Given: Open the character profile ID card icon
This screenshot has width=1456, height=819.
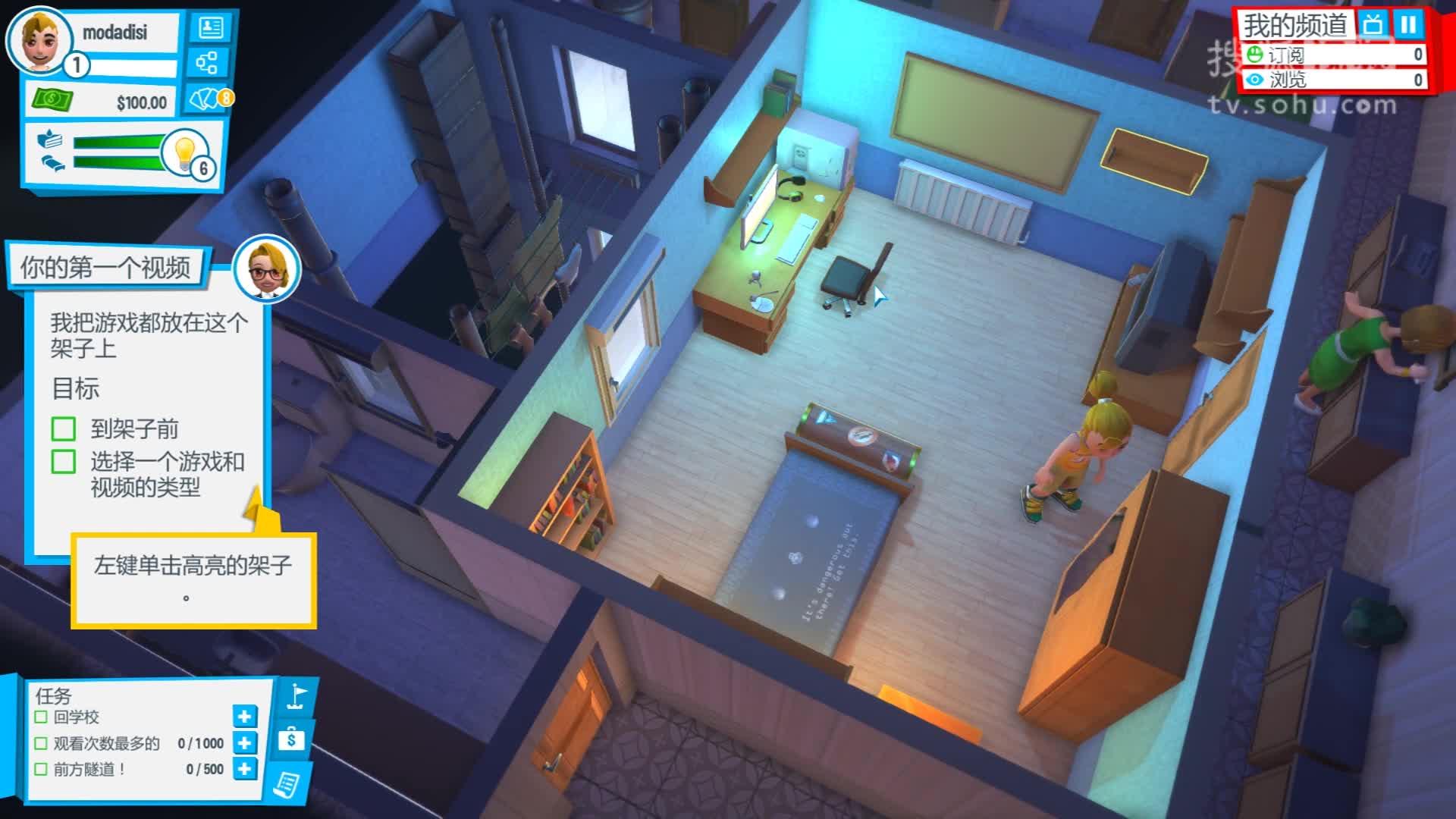Looking at the screenshot, I should (x=212, y=27).
